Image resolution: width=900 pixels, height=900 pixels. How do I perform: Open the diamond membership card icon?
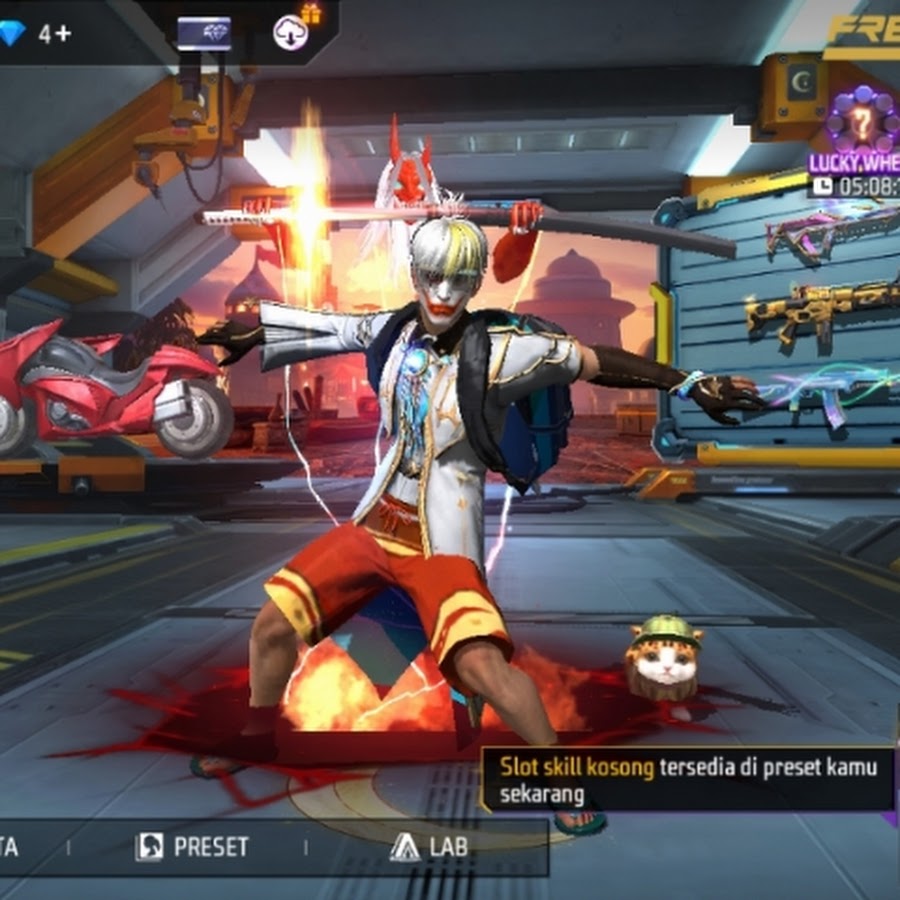(204, 33)
